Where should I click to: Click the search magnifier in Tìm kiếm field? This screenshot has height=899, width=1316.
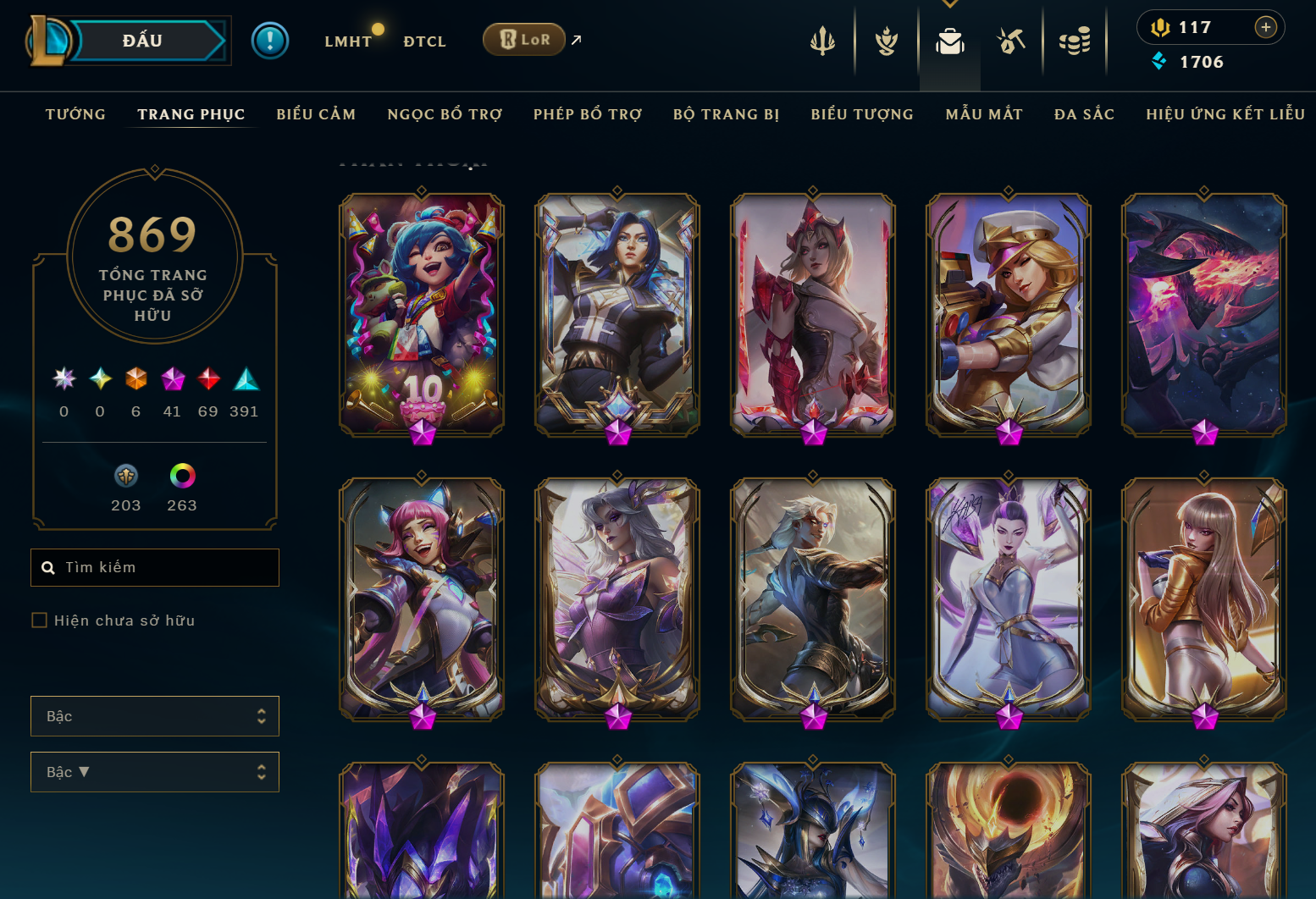click(x=48, y=567)
